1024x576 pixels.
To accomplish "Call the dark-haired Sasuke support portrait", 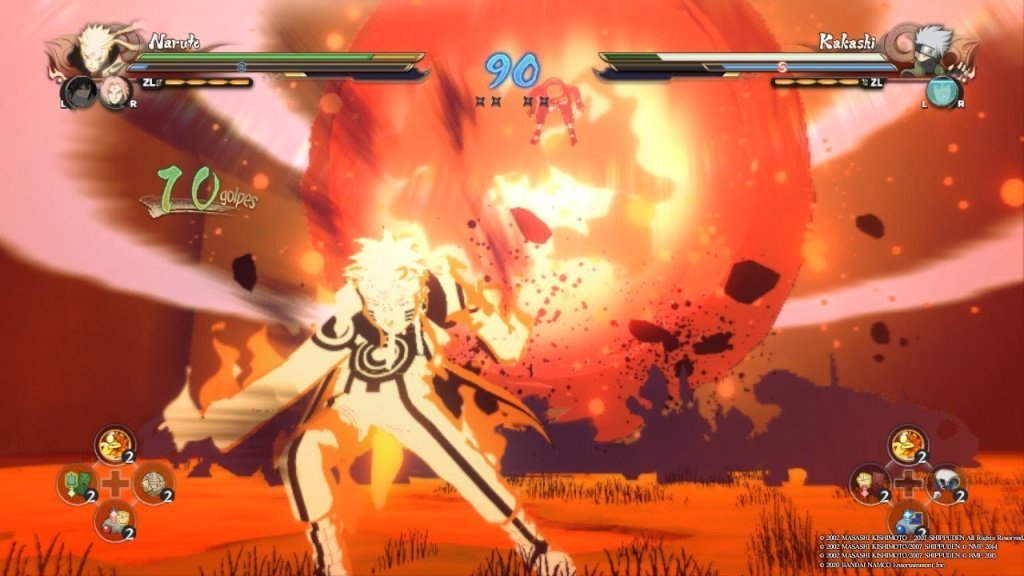I will (78, 92).
